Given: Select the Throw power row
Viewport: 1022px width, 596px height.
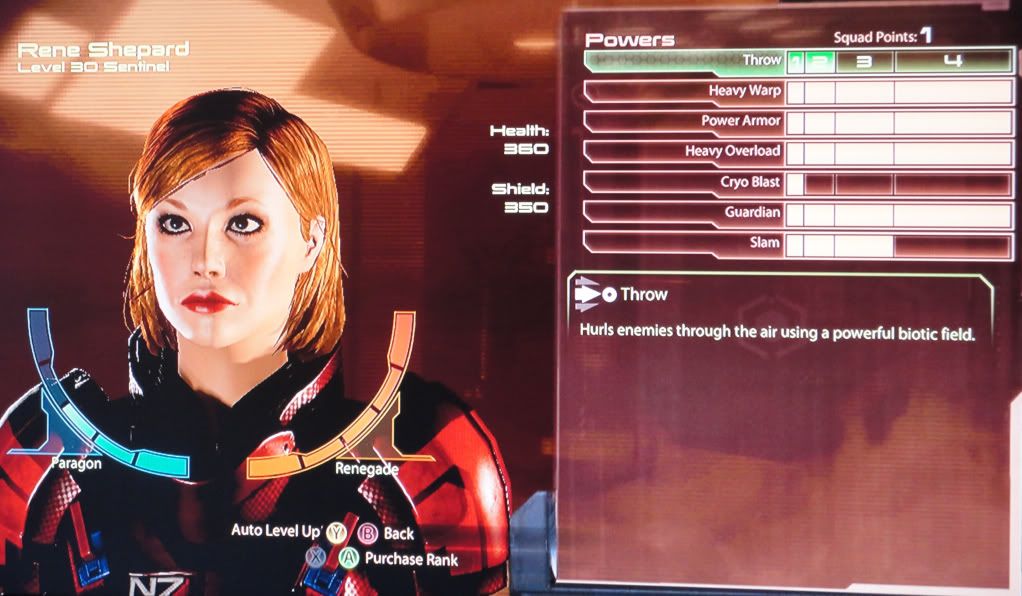Looking at the screenshot, I should pos(684,61).
